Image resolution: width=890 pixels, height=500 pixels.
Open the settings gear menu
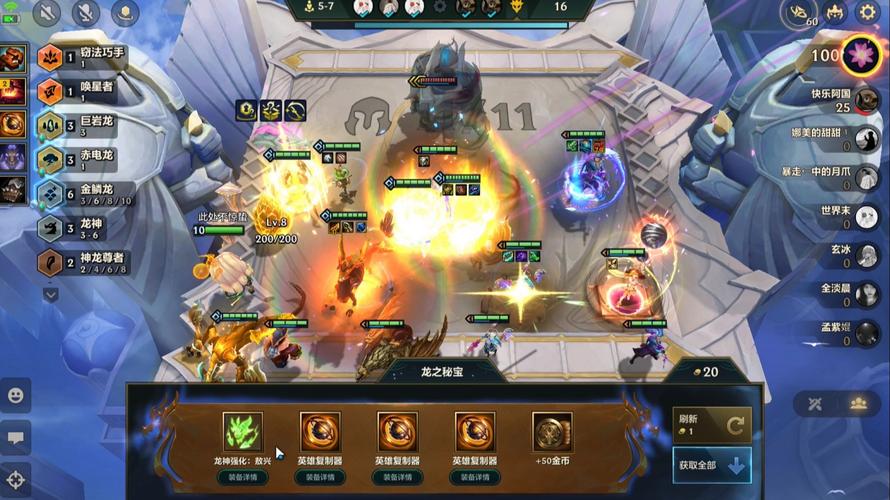click(x=867, y=13)
